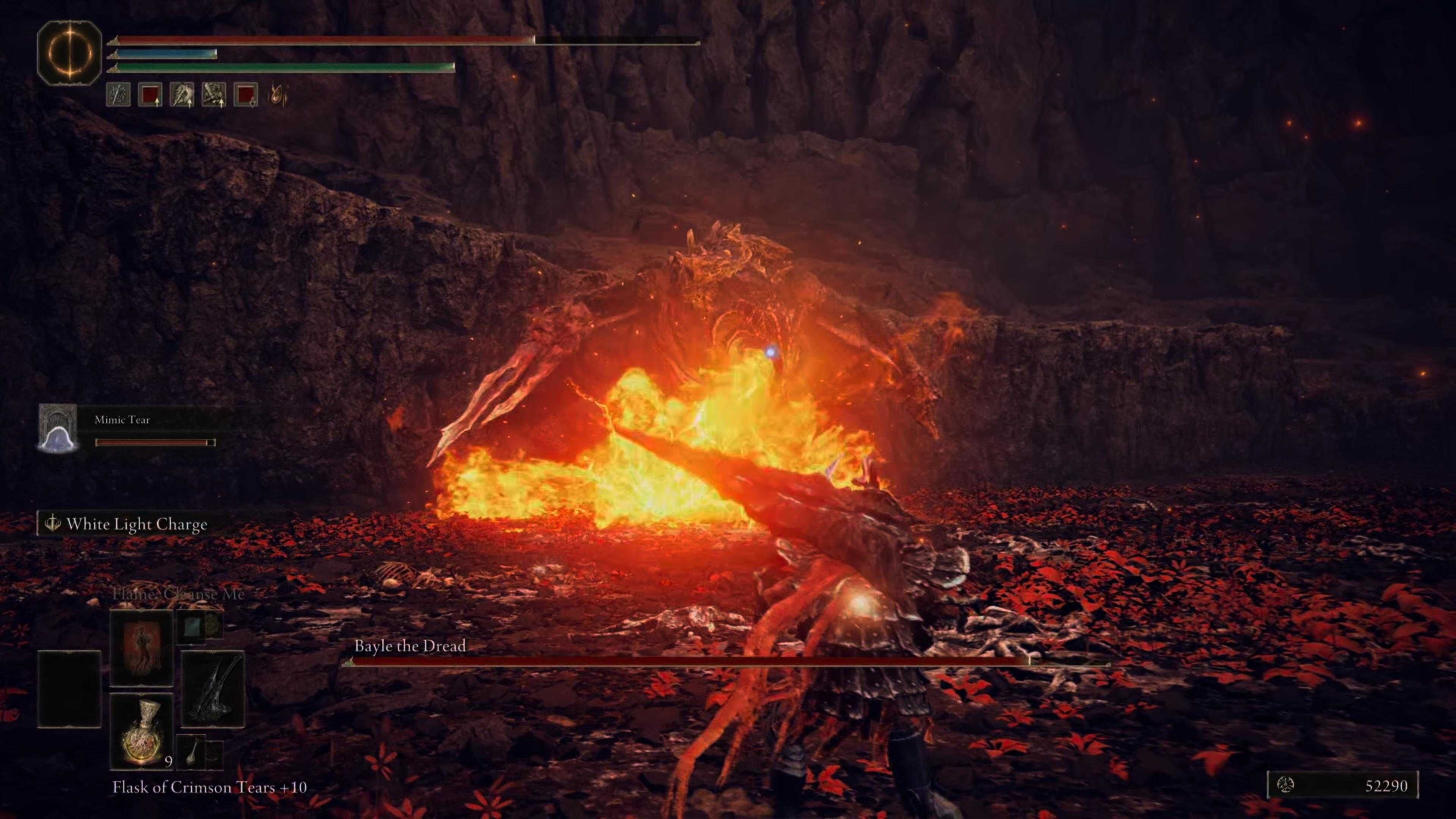Screen dimensions: 1456x819
Task: Click the crossed-bones buff status icon
Action: (213, 95)
